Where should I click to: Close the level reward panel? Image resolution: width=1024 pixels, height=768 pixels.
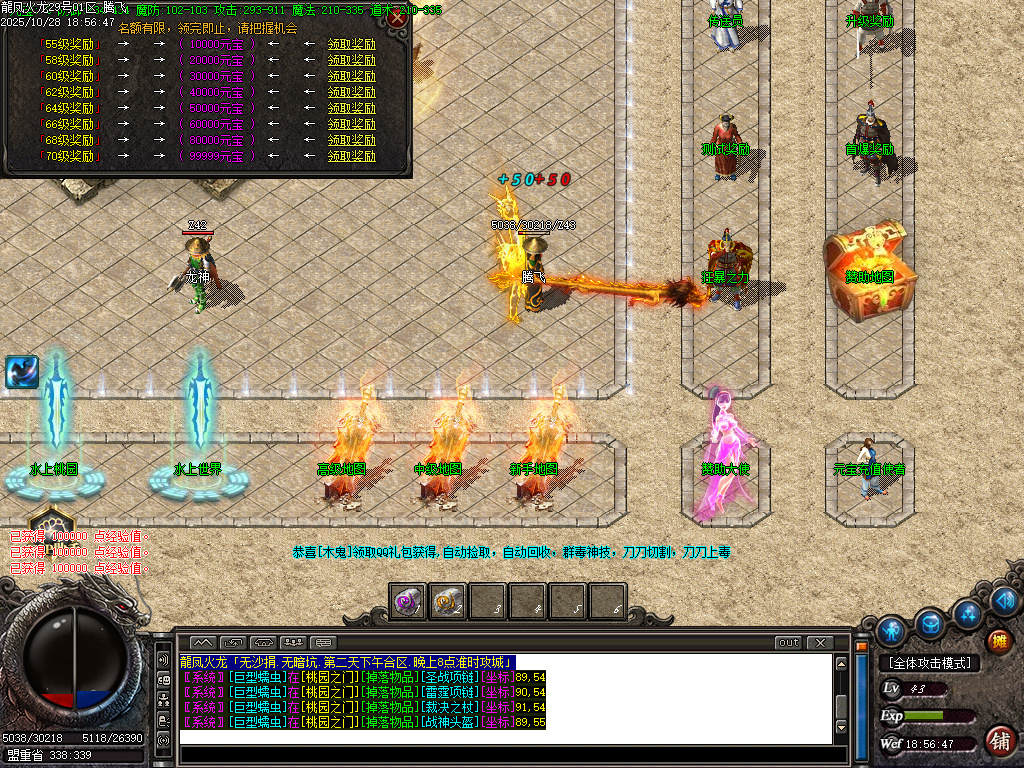pos(397,18)
